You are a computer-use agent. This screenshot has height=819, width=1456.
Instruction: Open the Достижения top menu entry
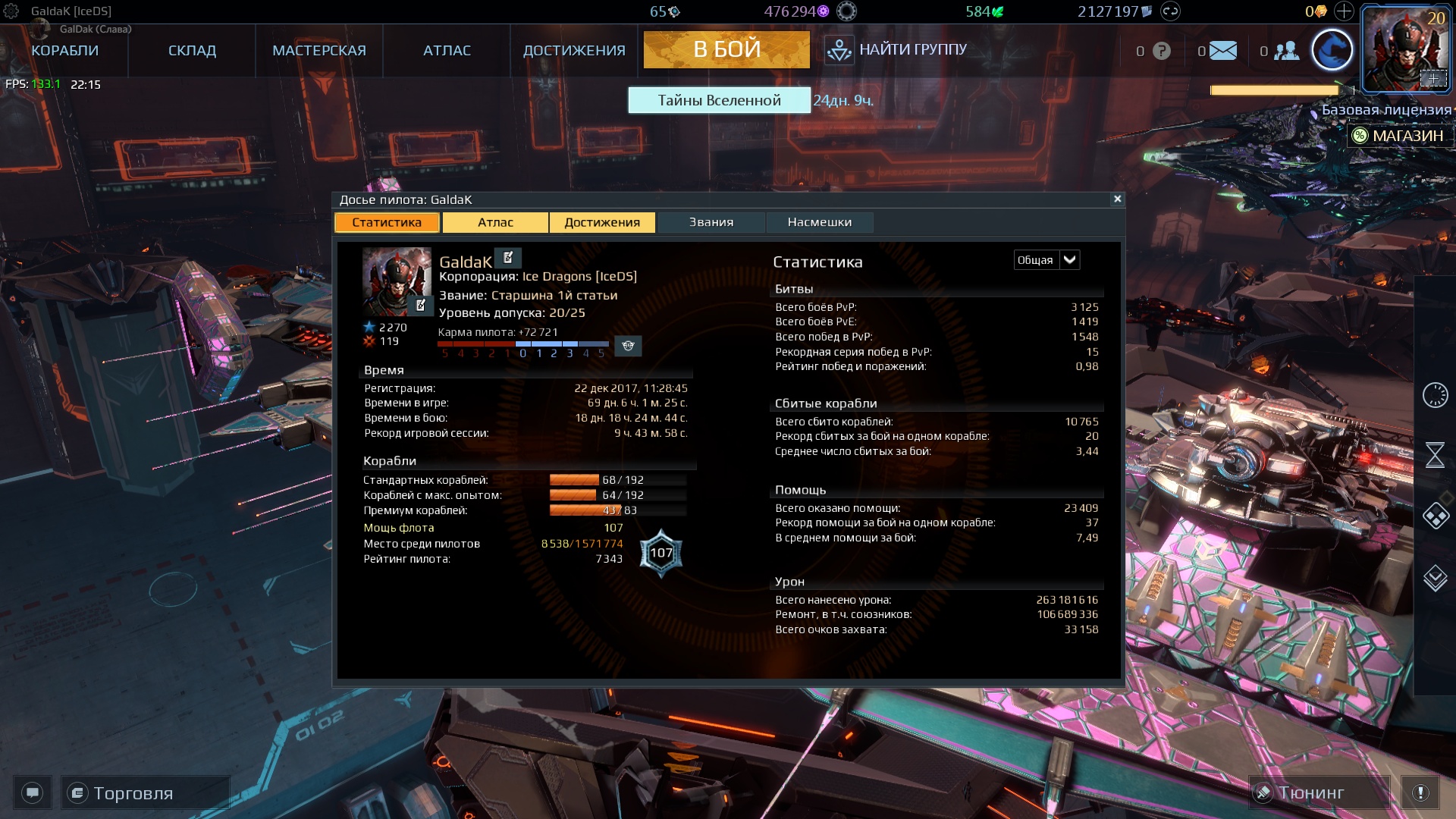click(x=574, y=51)
